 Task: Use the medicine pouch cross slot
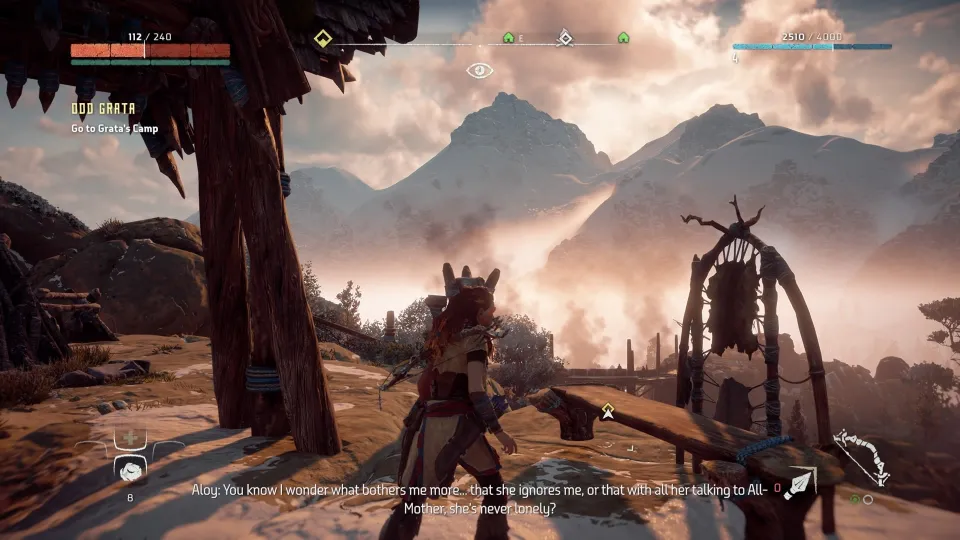coord(130,438)
